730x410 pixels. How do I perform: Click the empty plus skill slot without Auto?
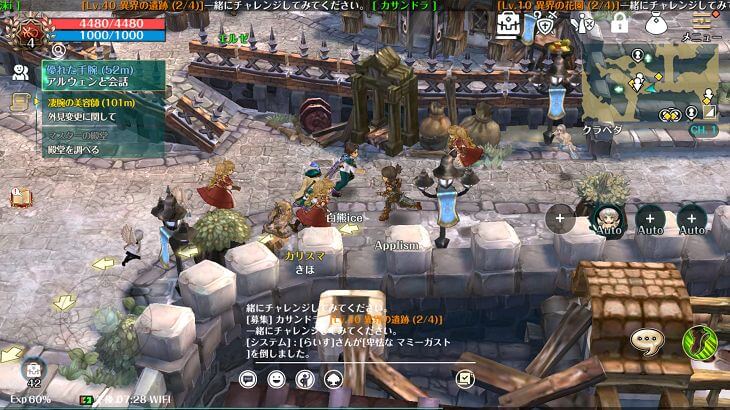559,217
